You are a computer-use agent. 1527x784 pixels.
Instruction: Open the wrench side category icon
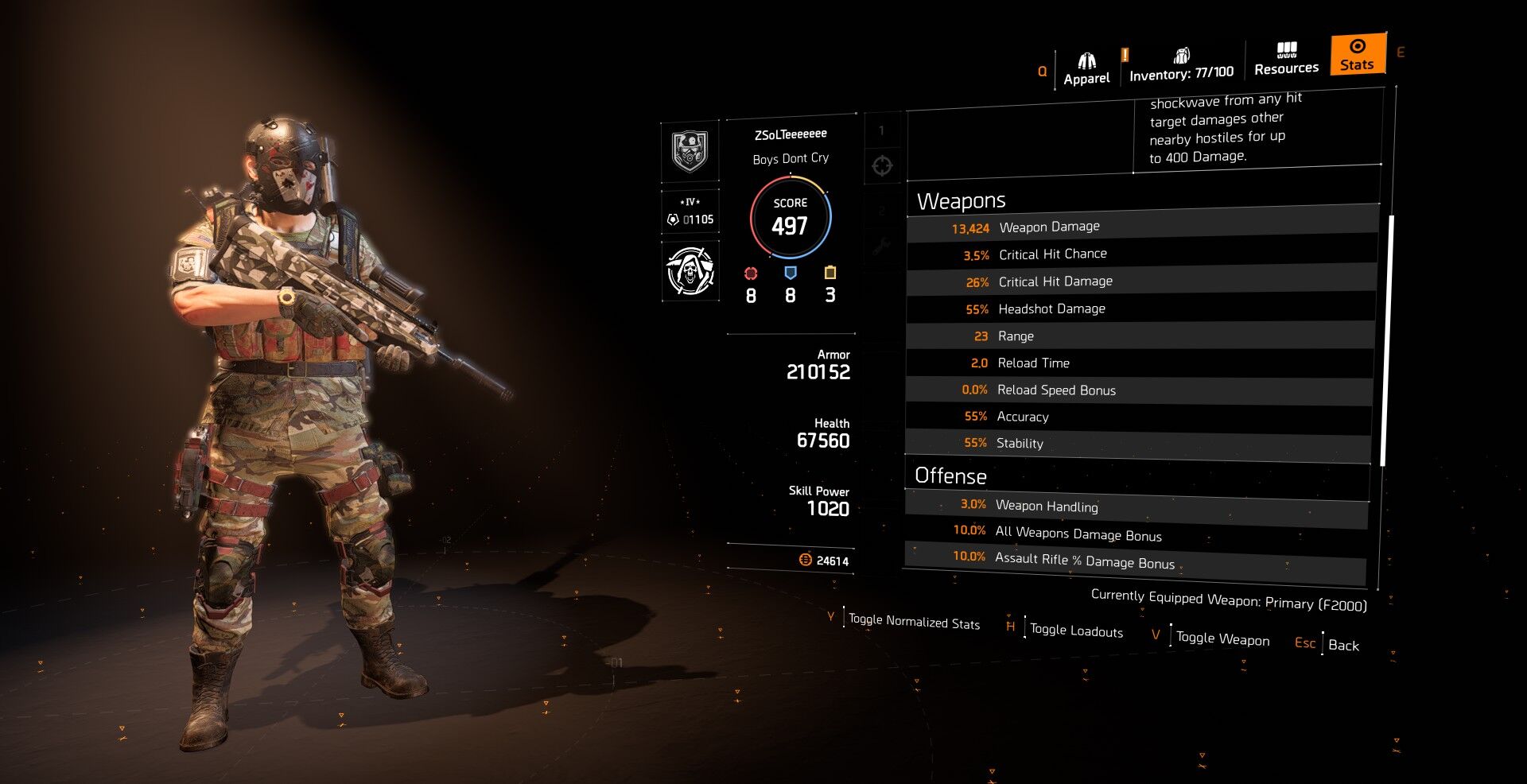click(881, 247)
